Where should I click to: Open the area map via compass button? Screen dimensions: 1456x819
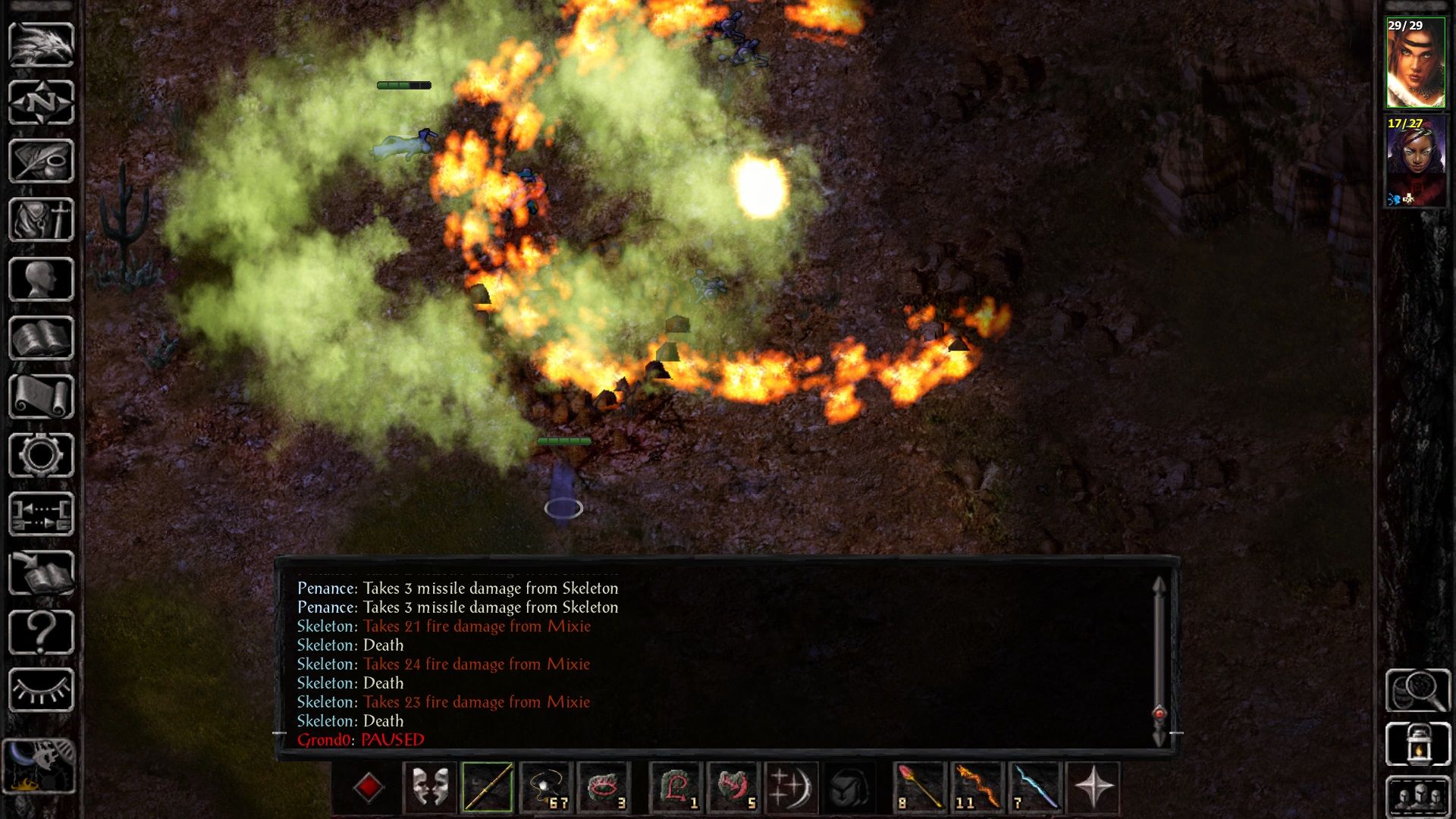pyautogui.click(x=41, y=102)
